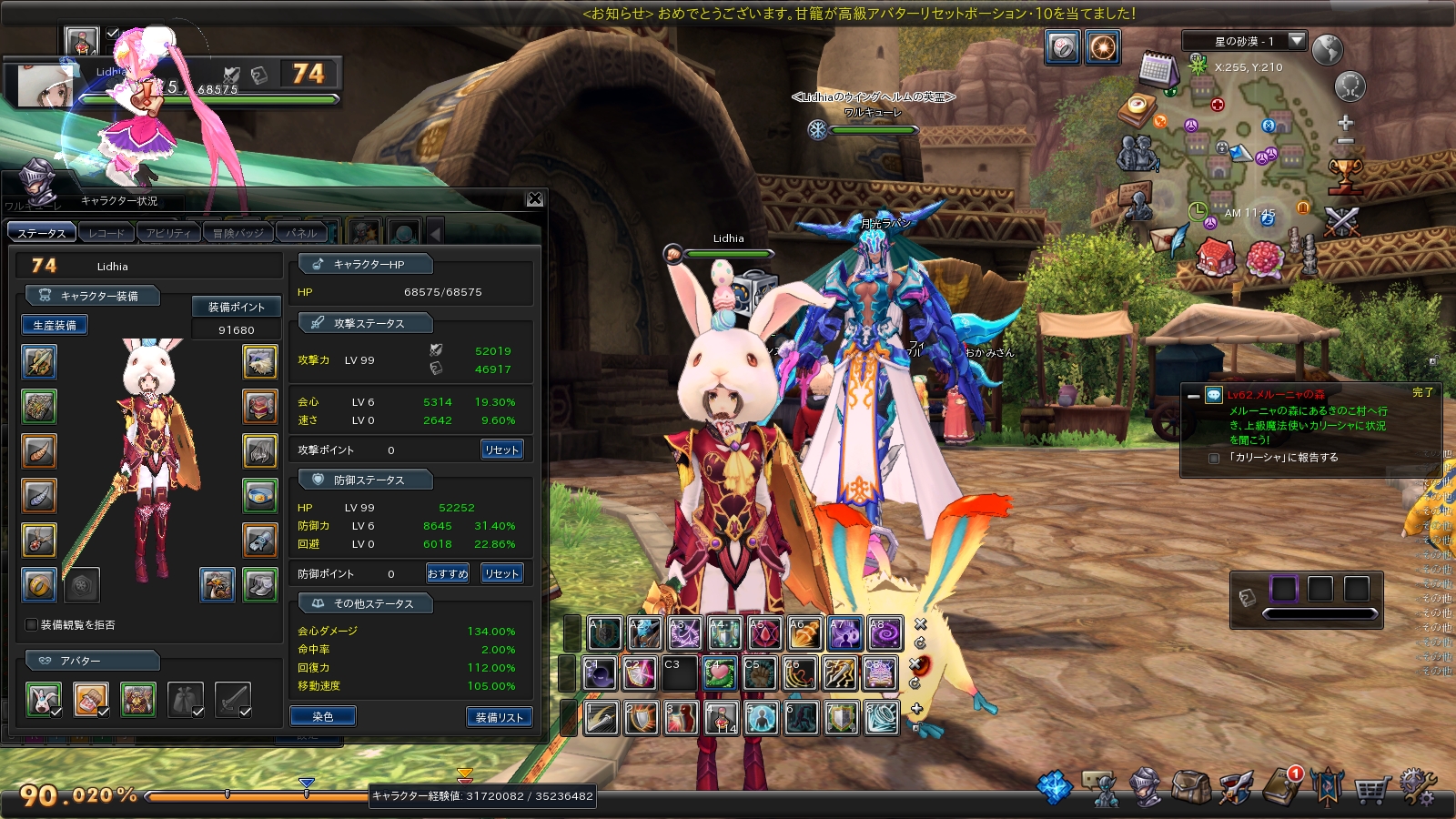This screenshot has height=819, width=1456.
Task: Open the trophy achievements icon near the minimap
Action: point(1347,177)
